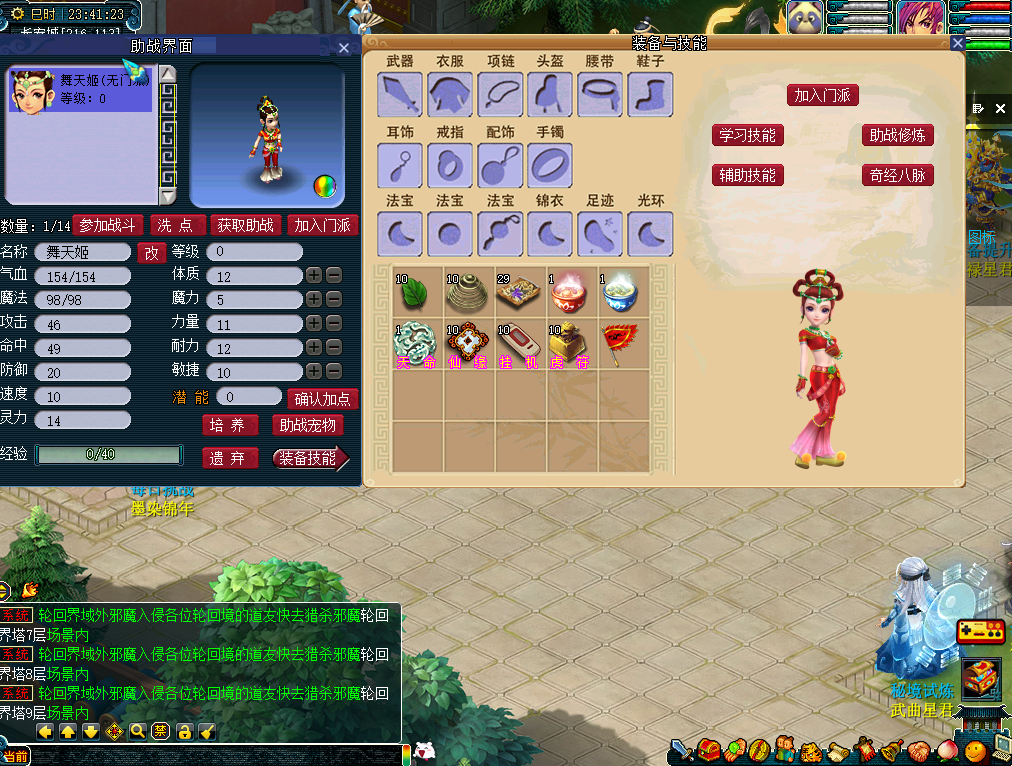
Task: Open the 培养 cultivation option
Action: coord(230,425)
